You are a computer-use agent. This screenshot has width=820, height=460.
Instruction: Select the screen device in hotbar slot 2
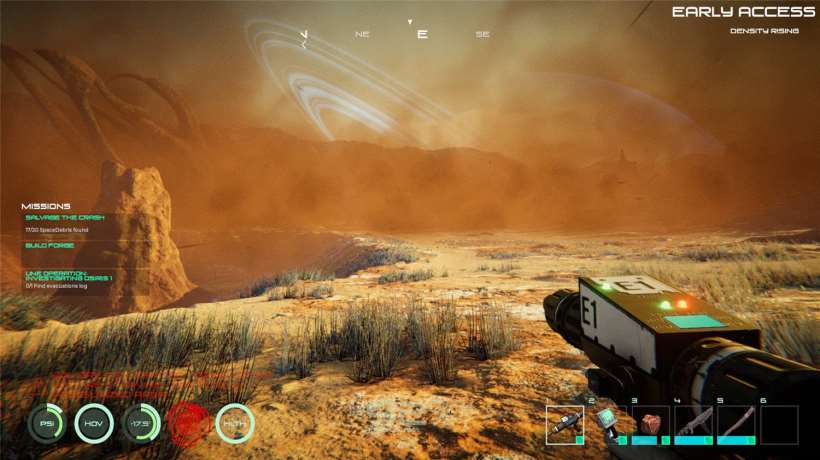coord(608,424)
